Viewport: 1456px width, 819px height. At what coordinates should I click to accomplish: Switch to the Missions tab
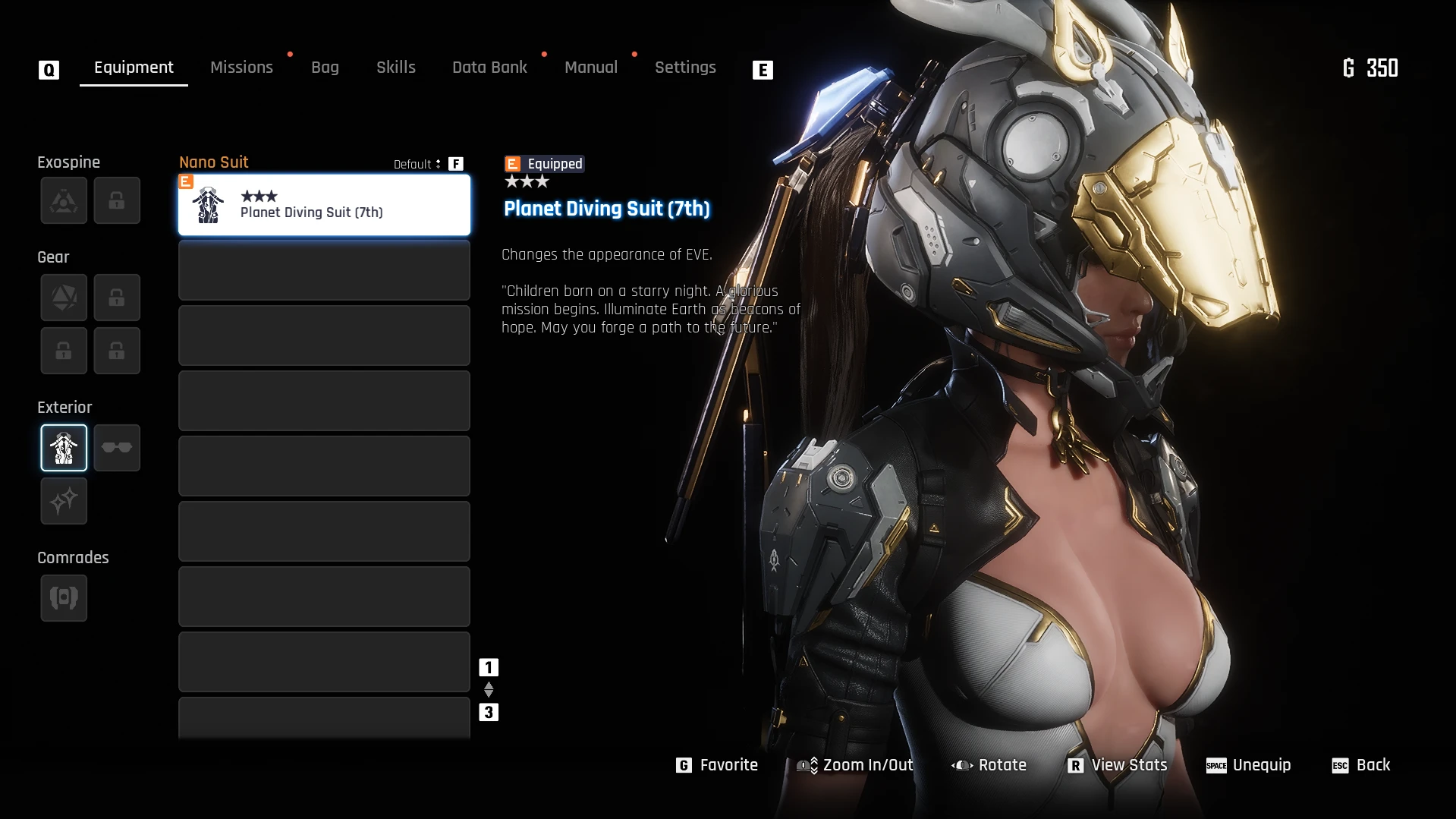[x=241, y=68]
